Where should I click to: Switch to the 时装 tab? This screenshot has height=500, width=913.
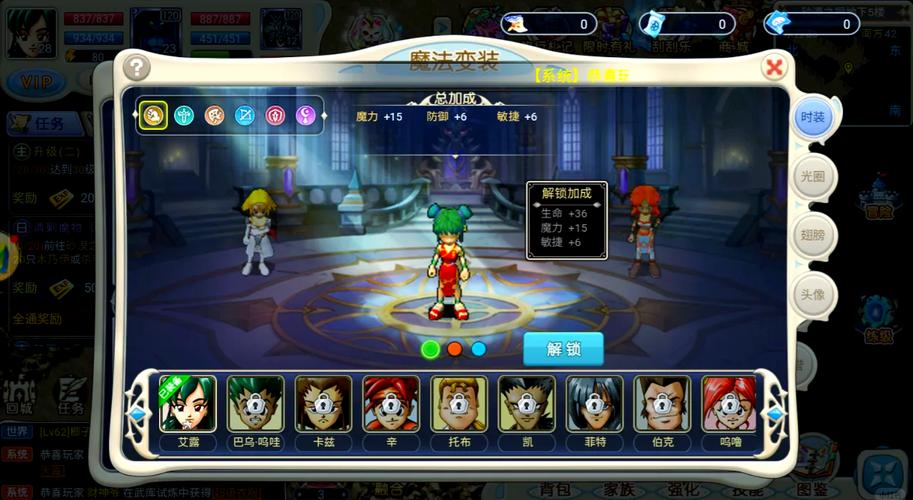pyautogui.click(x=811, y=117)
